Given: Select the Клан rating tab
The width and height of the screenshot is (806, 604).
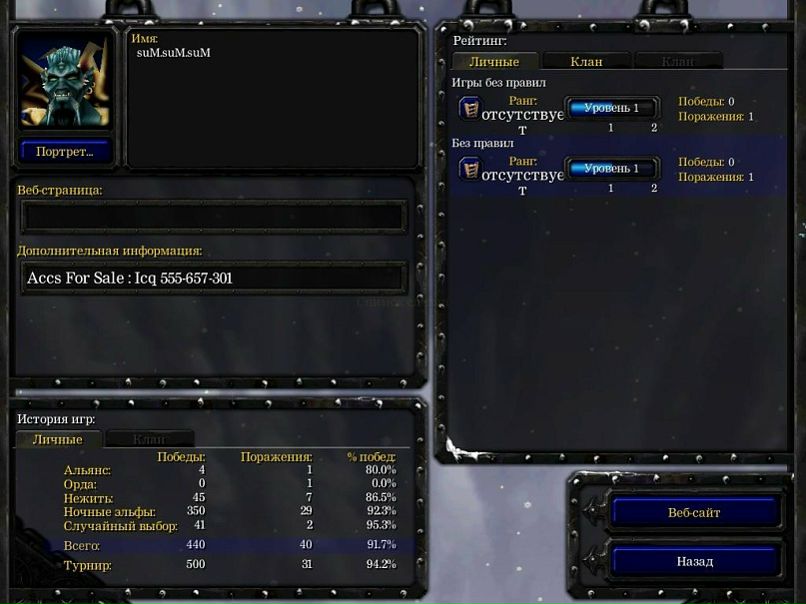Looking at the screenshot, I should tap(586, 62).
